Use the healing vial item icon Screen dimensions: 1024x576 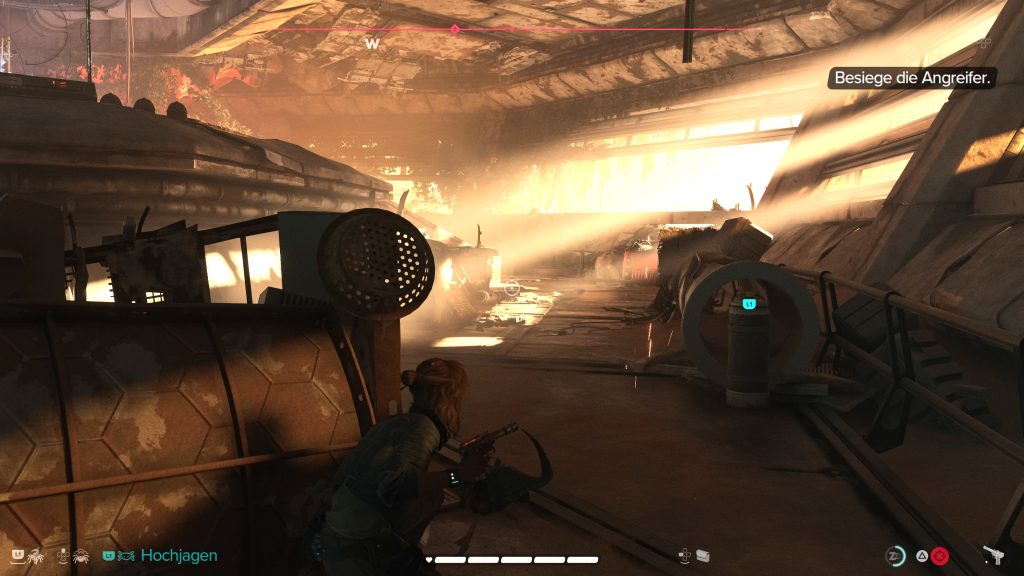pos(703,556)
